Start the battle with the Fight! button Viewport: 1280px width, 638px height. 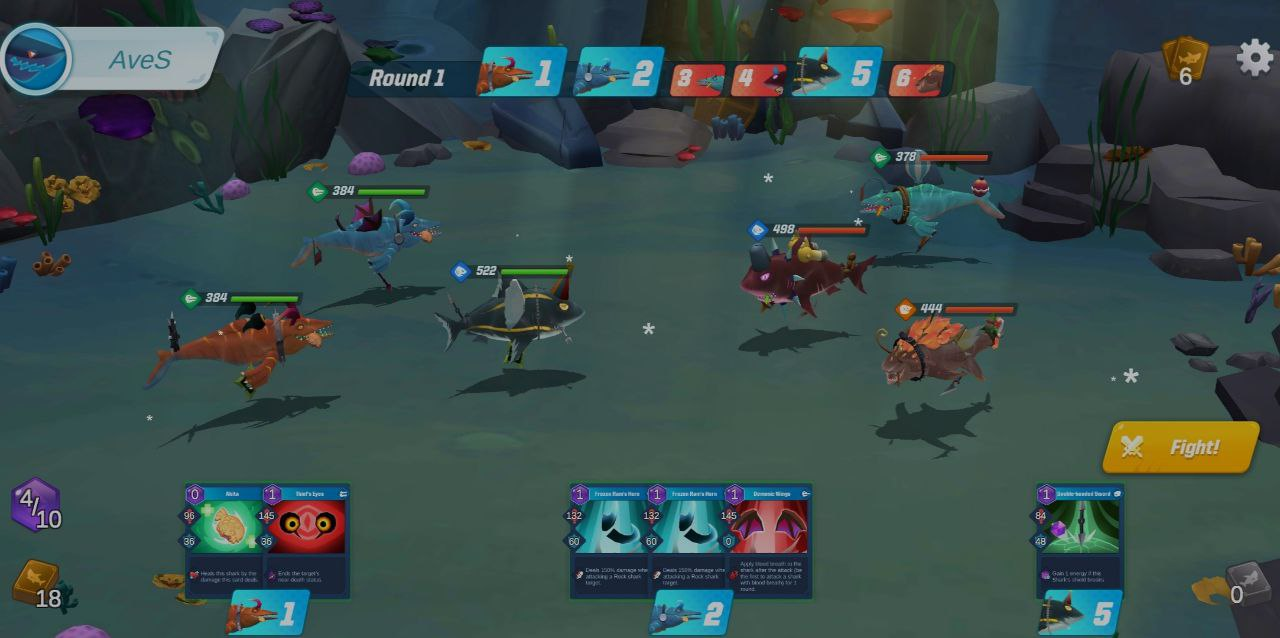[x=1180, y=447]
